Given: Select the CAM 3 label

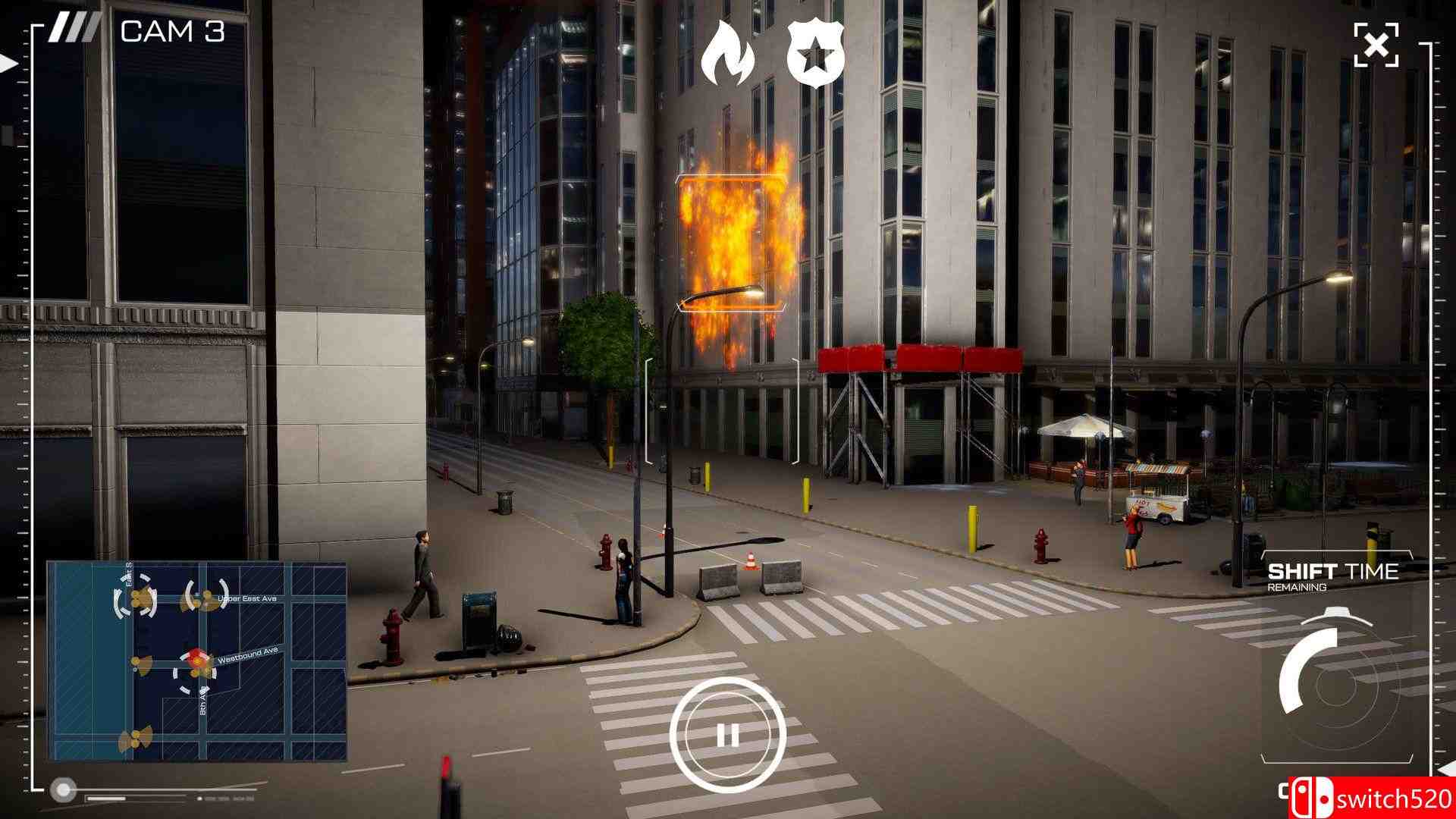Looking at the screenshot, I should [x=173, y=30].
